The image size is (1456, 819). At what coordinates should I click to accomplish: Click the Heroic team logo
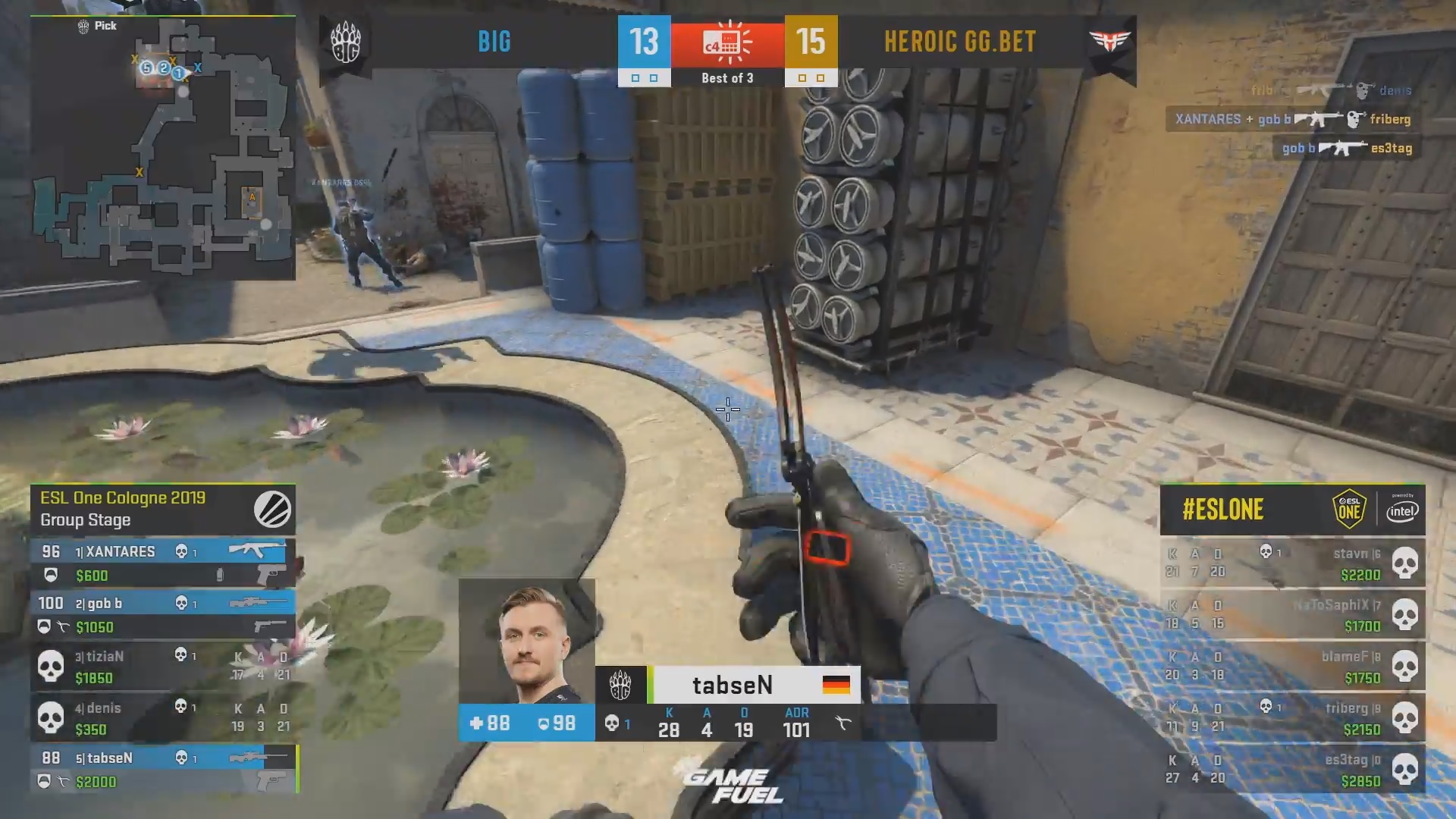(x=1109, y=42)
